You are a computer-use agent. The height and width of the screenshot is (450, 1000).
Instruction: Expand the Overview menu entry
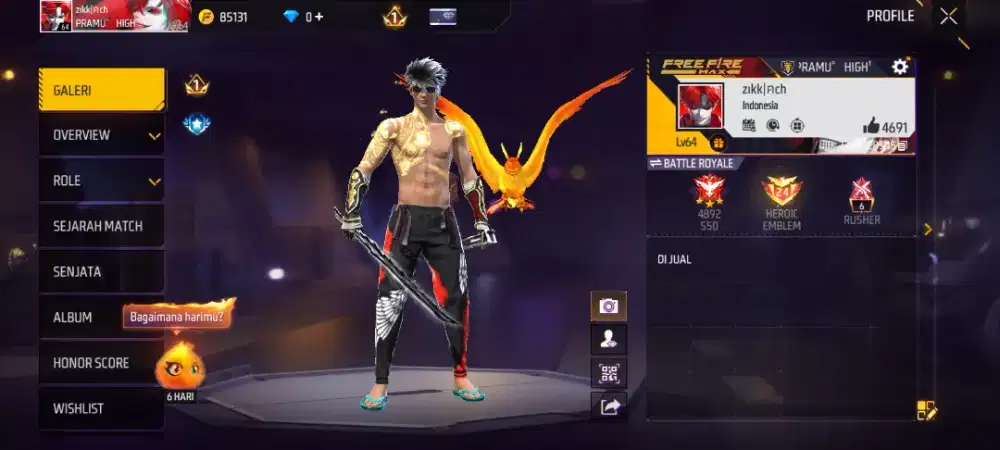101,135
